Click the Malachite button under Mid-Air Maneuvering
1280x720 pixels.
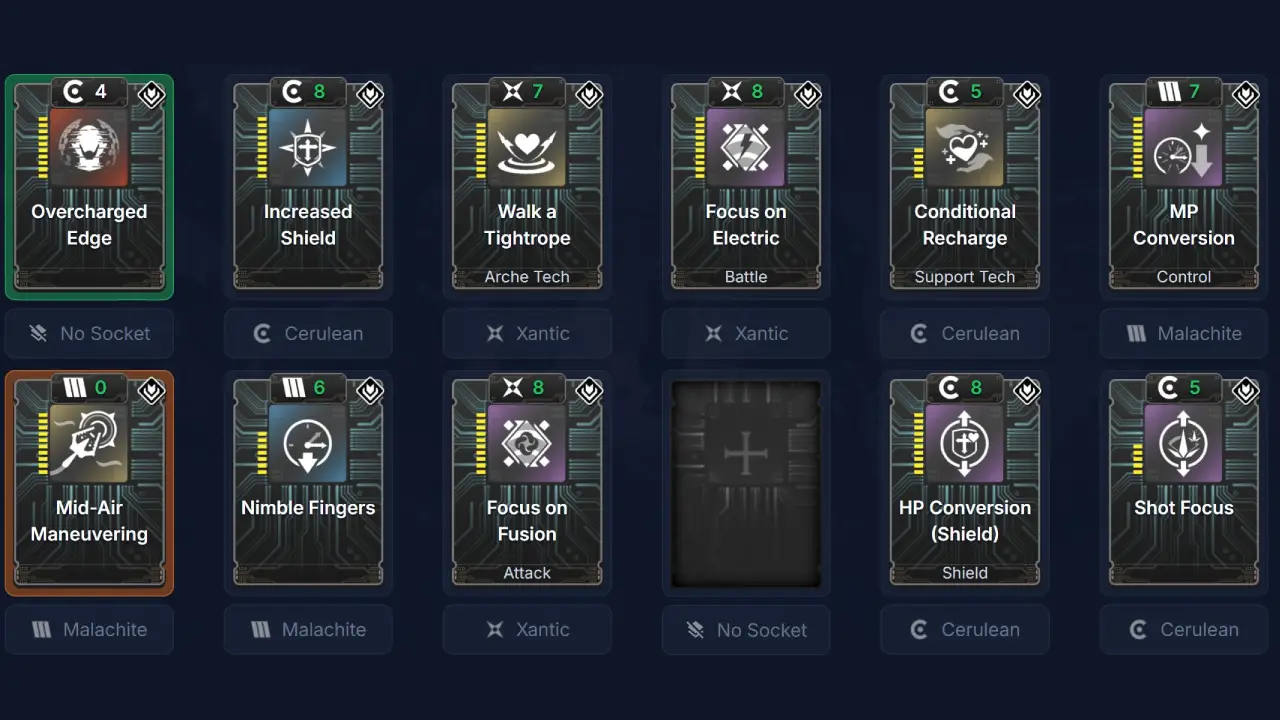coord(89,629)
